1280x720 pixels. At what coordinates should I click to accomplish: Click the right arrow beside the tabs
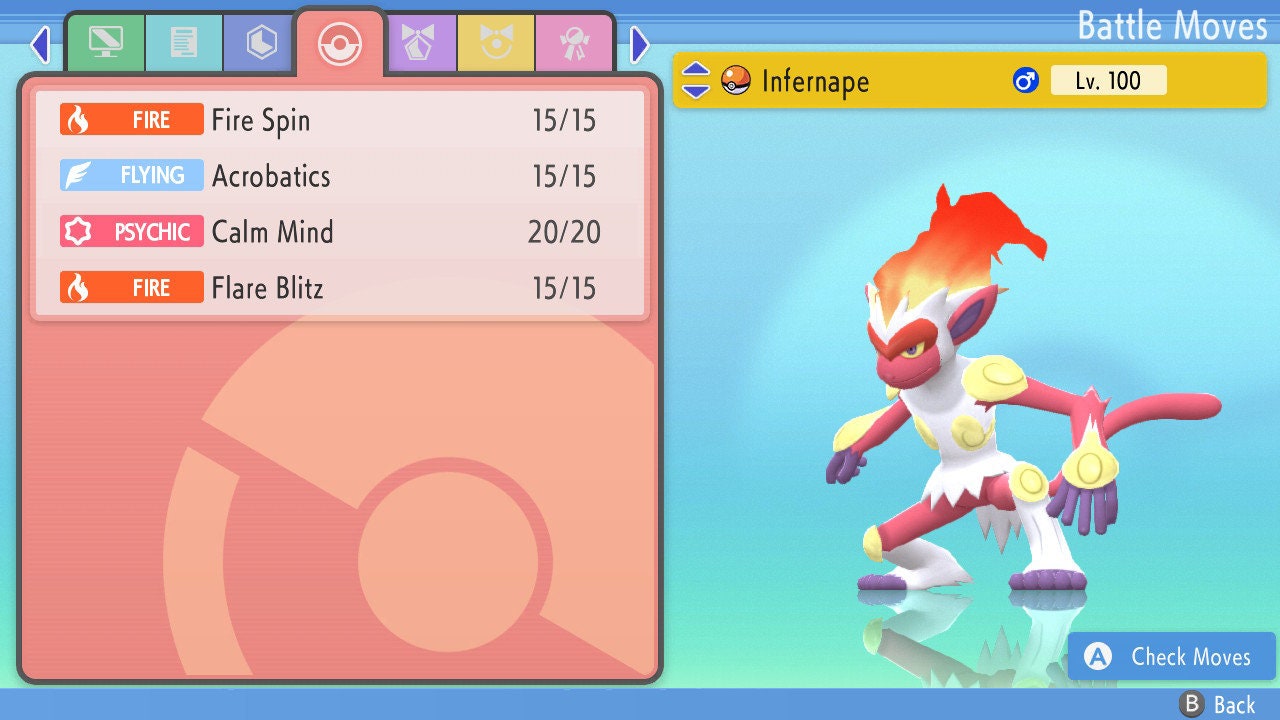[640, 44]
